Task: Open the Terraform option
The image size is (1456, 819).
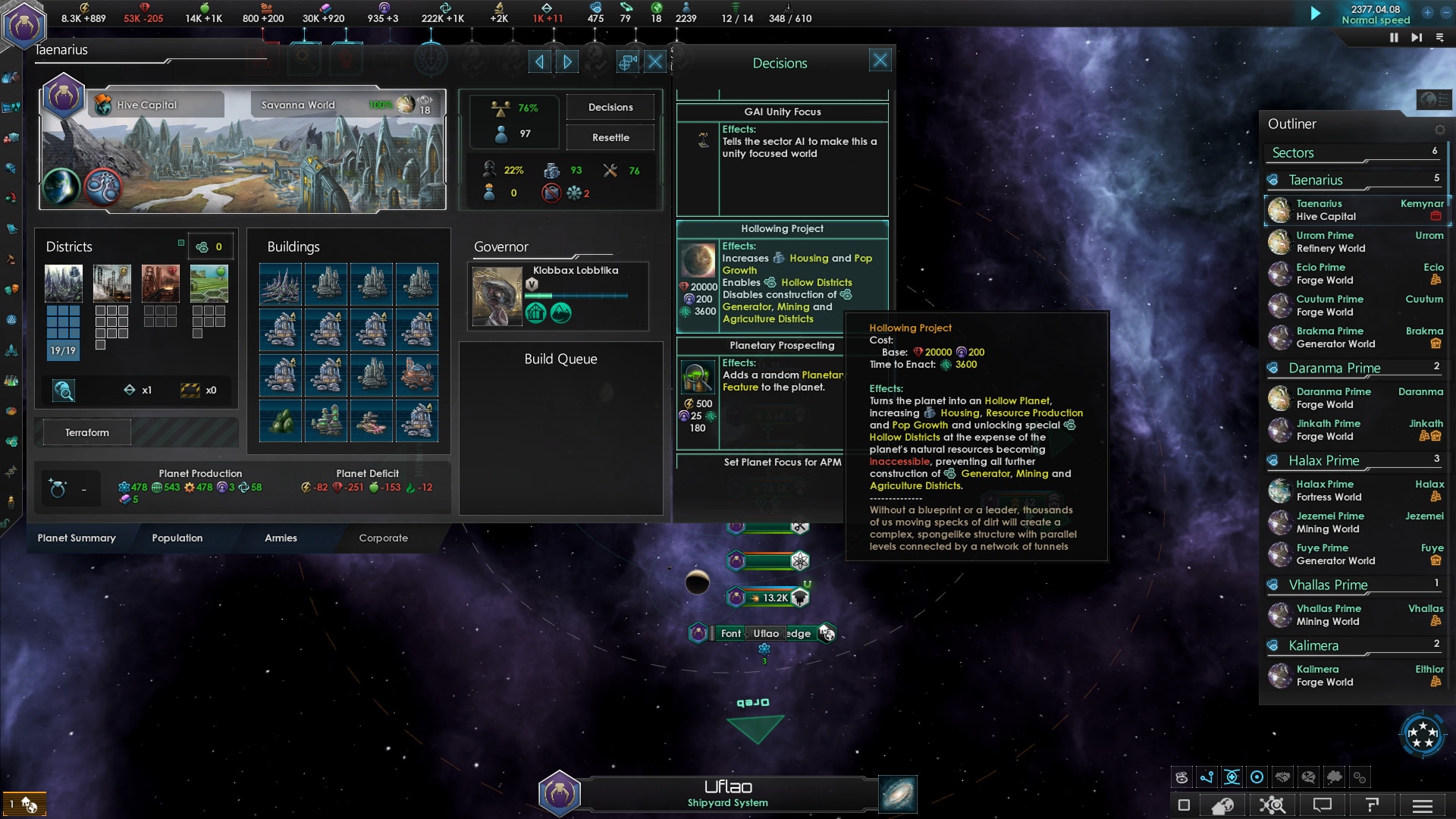Action: pos(87,433)
